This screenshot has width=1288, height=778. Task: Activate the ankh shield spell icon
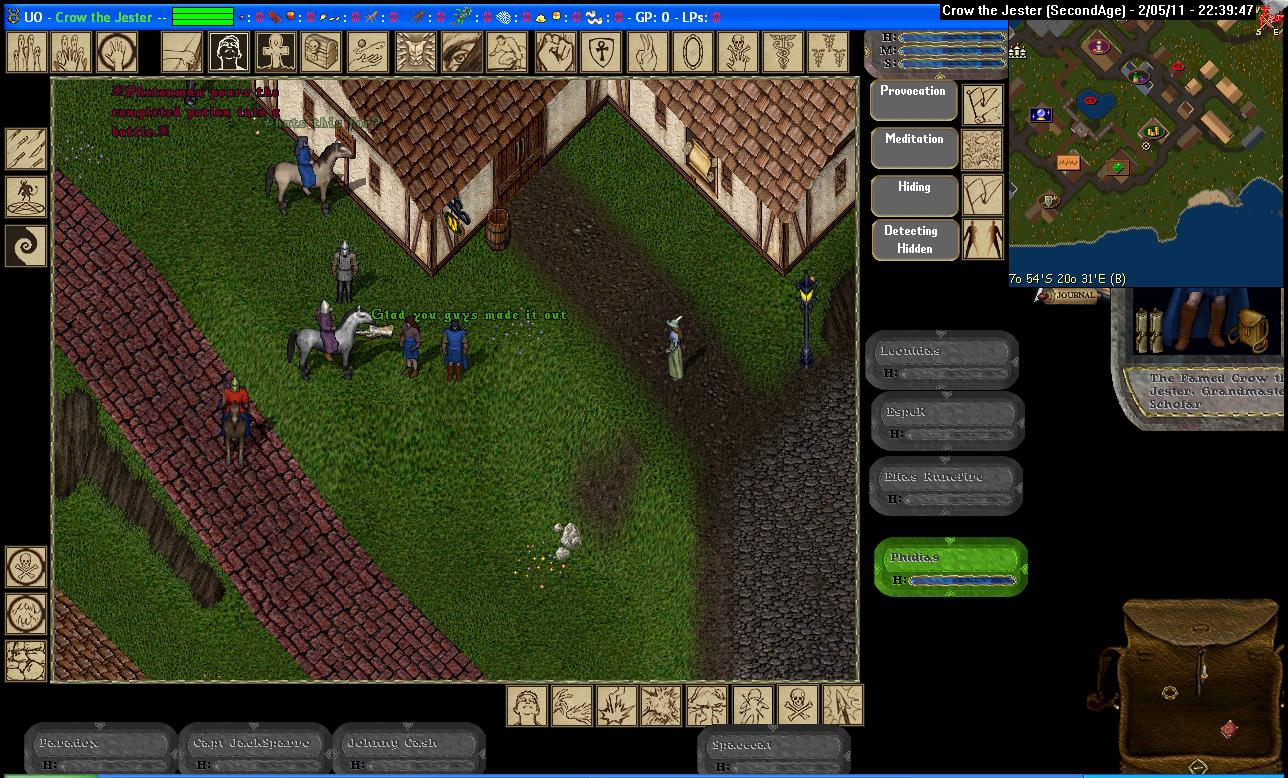(601, 51)
